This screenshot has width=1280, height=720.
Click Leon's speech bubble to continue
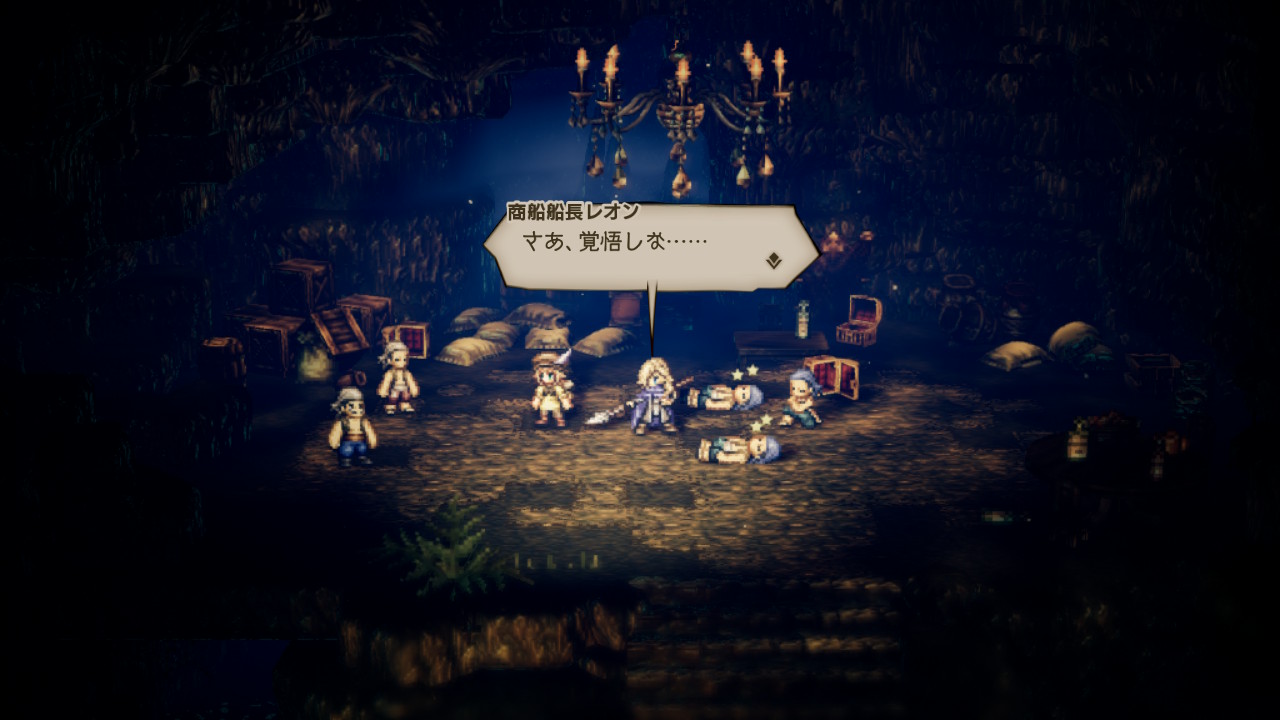pyautogui.click(x=648, y=246)
